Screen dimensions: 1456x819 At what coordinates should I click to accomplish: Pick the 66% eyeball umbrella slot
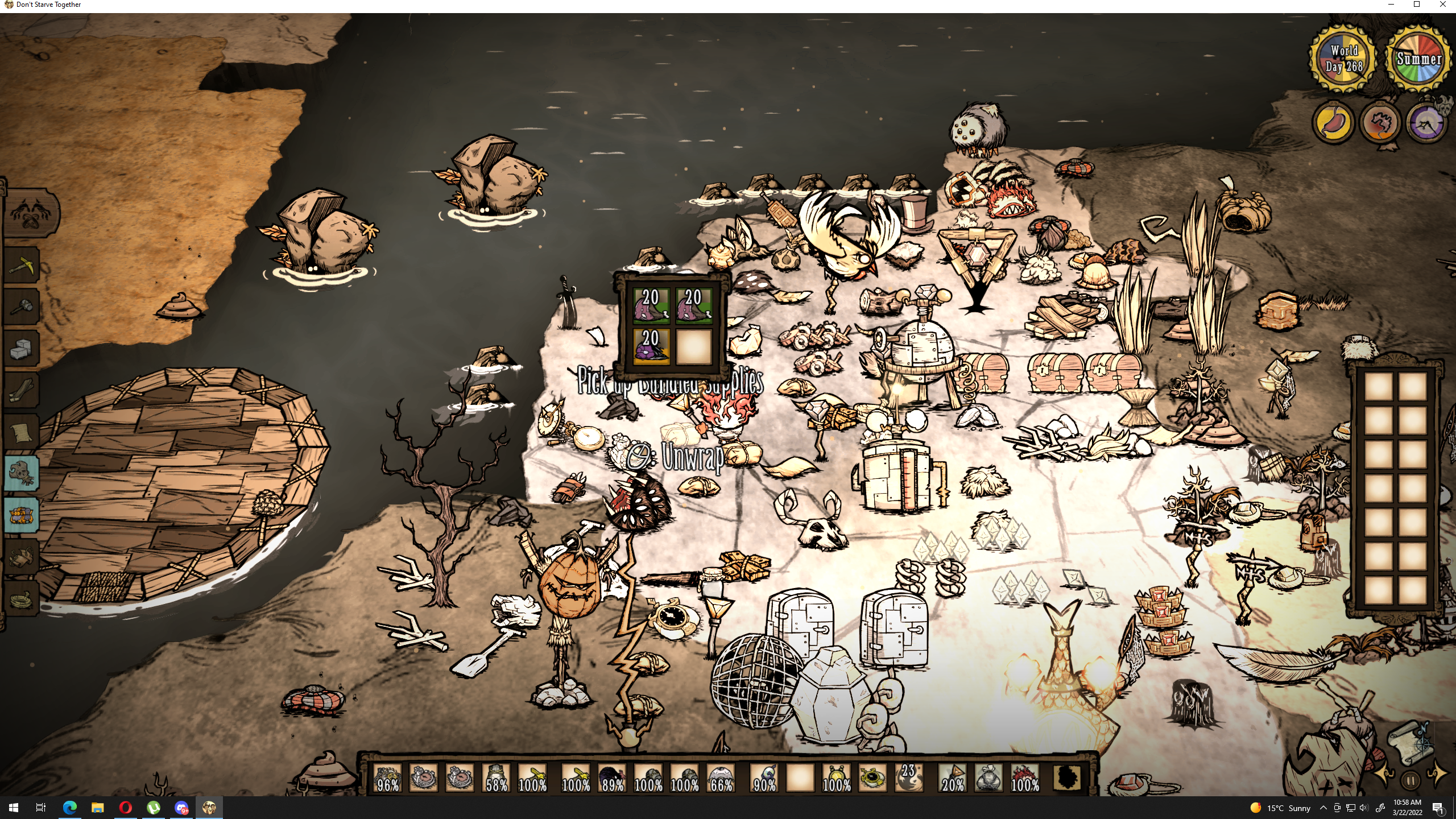(721, 778)
